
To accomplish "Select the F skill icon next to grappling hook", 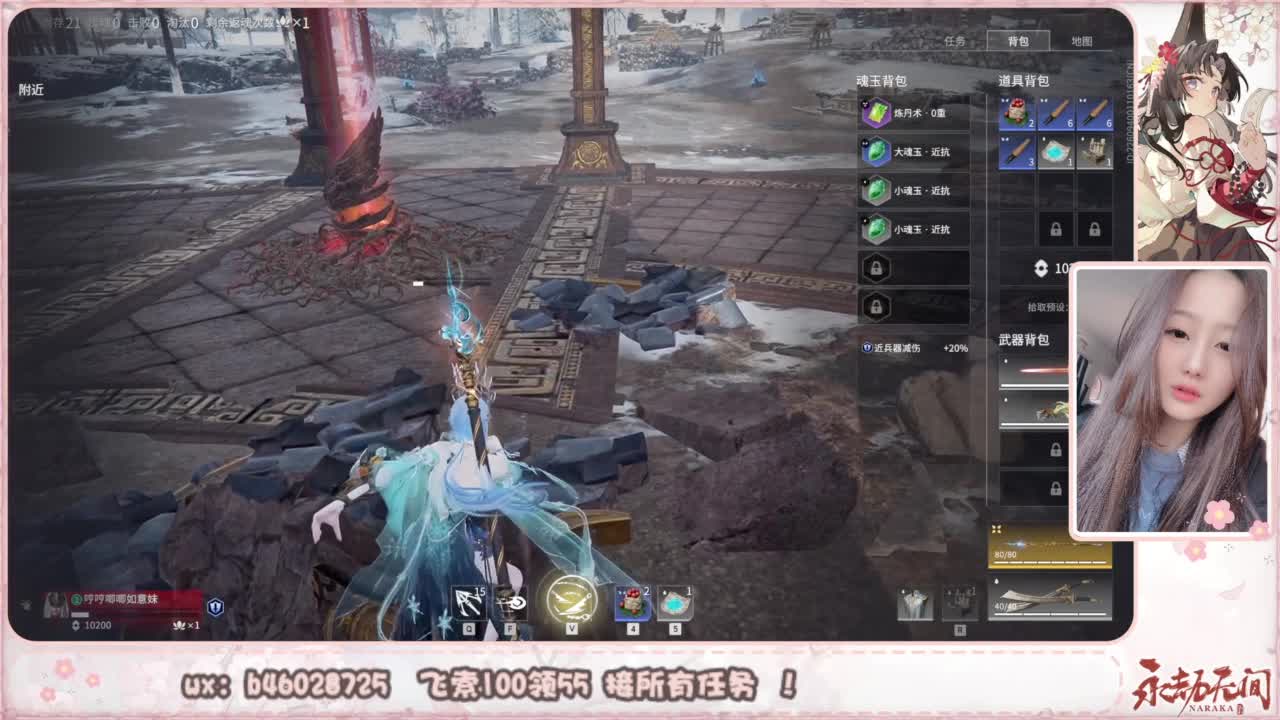I will pos(510,600).
